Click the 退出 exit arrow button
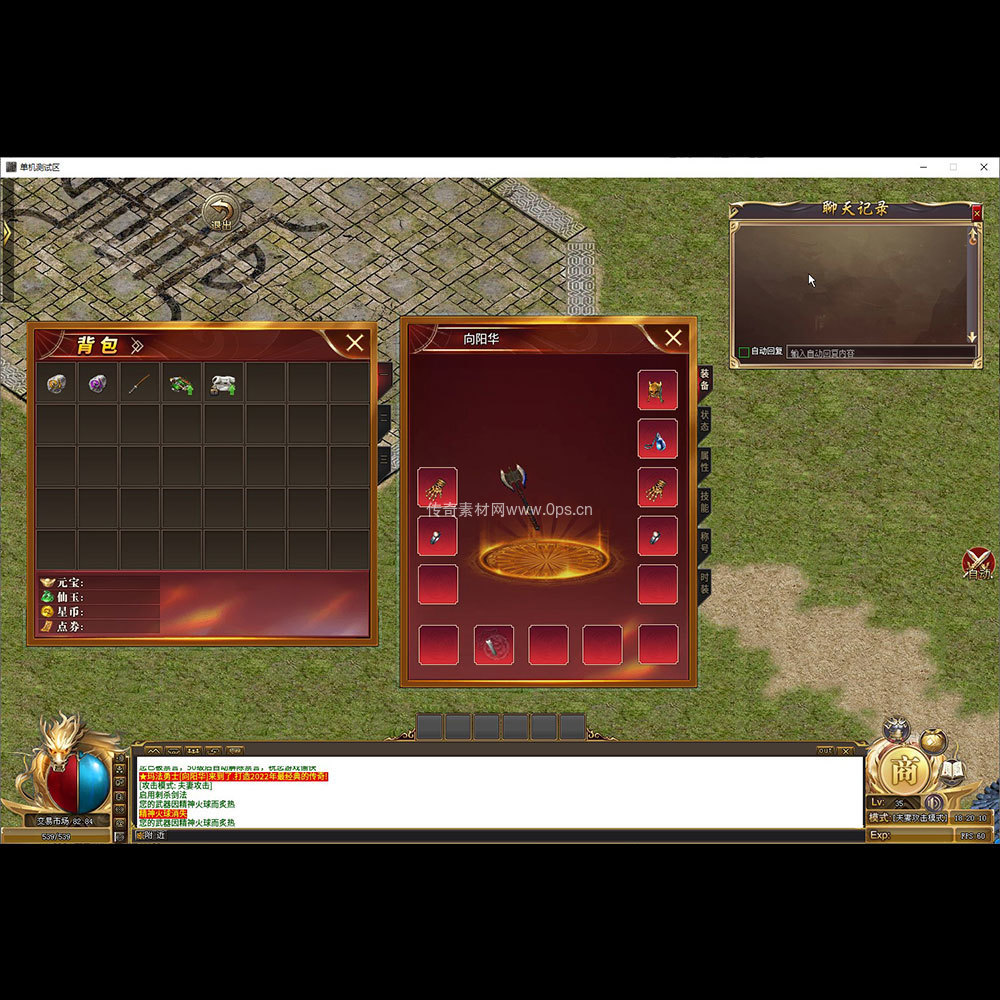This screenshot has height=1000, width=1000. pos(221,213)
